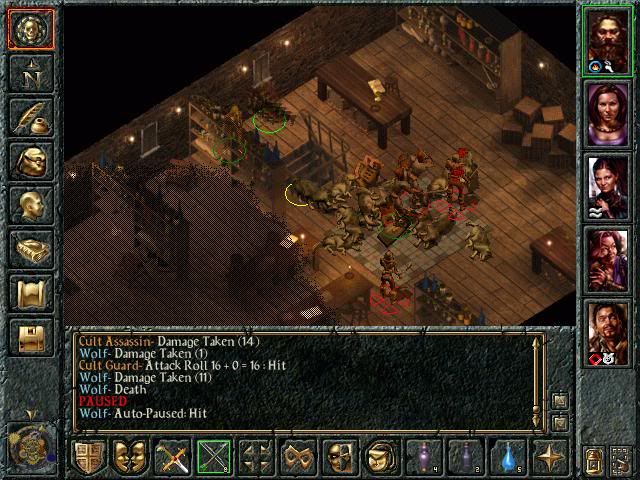Select the dark-haired woman in black portrait
This screenshot has width=640, height=480.
[x=606, y=185]
